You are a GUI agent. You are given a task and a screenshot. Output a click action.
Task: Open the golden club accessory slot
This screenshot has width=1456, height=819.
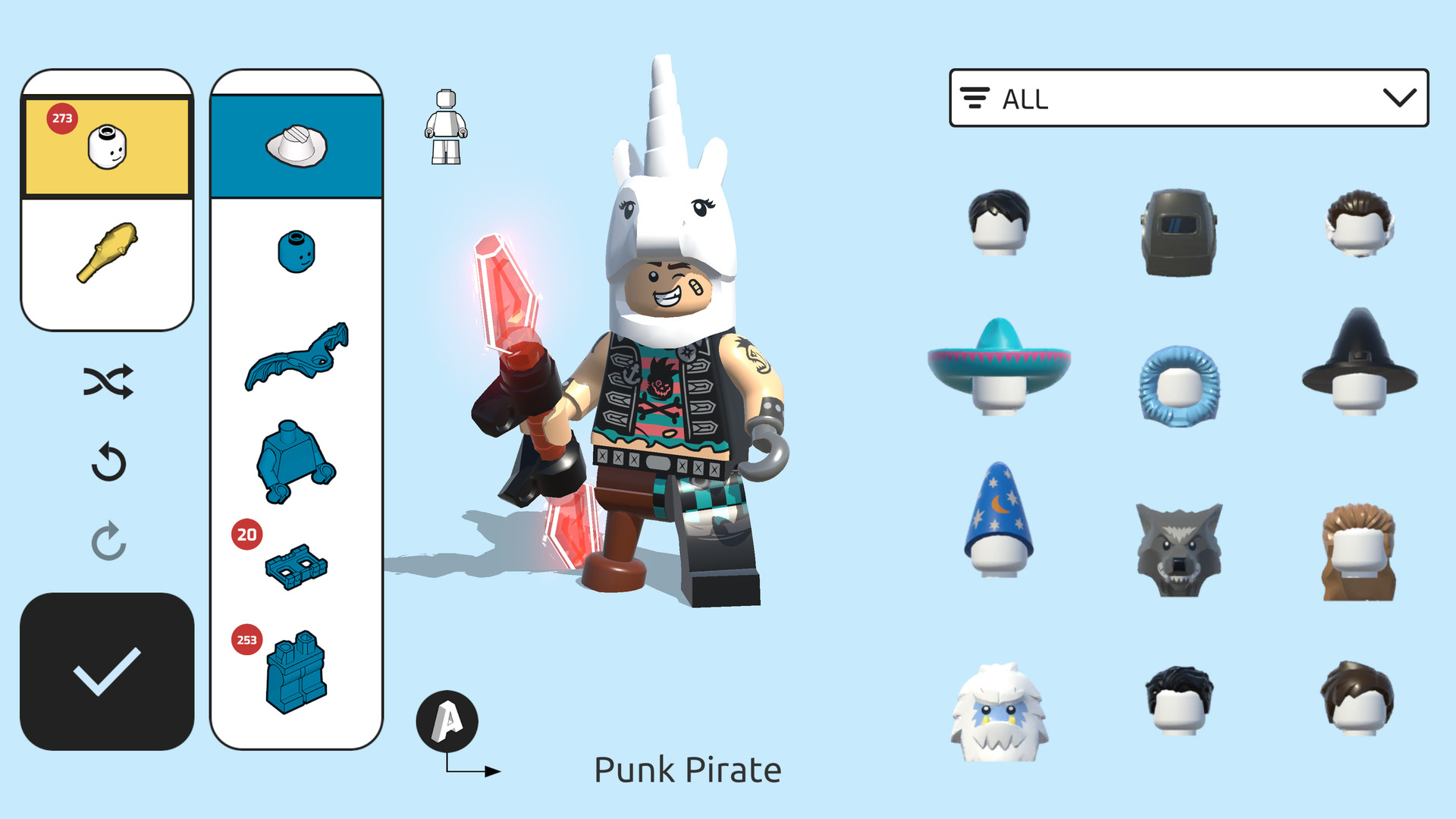107,250
